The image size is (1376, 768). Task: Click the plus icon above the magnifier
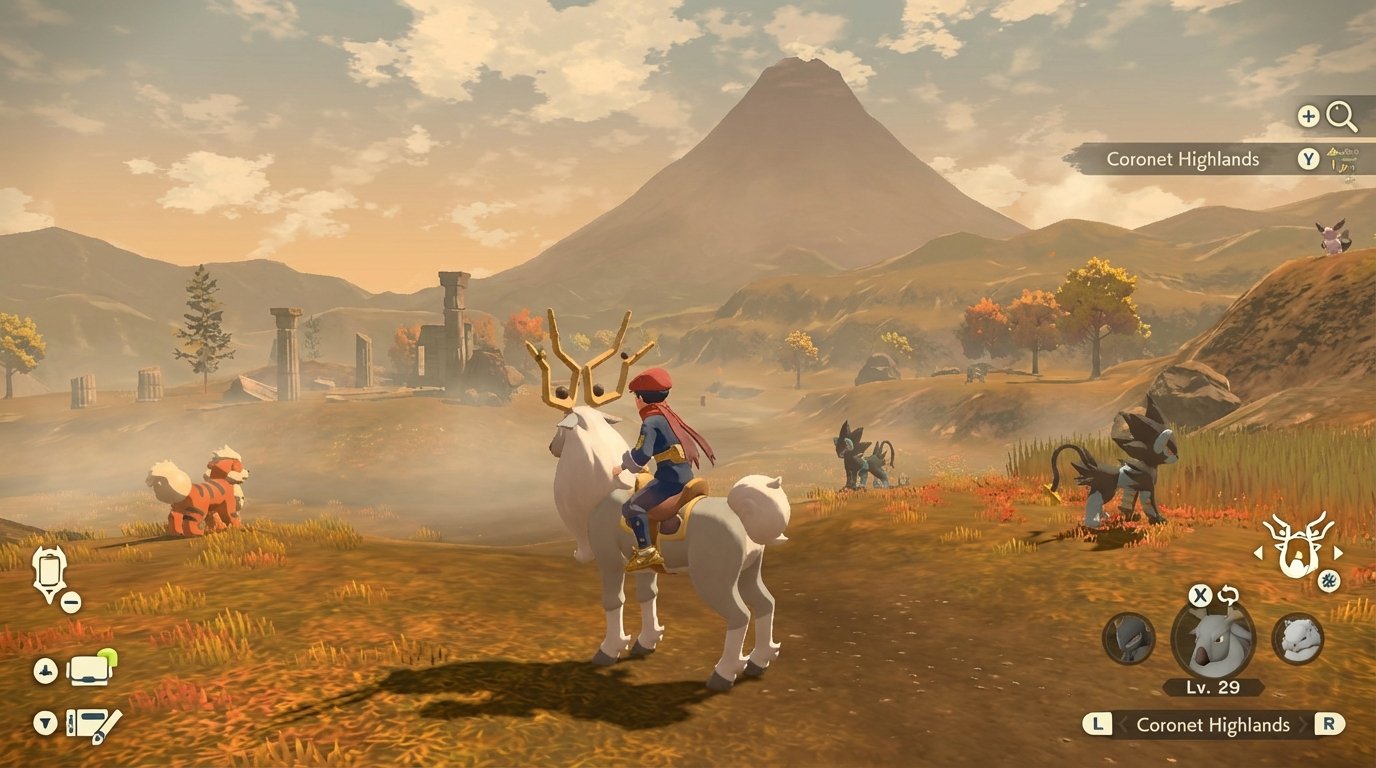click(1308, 115)
